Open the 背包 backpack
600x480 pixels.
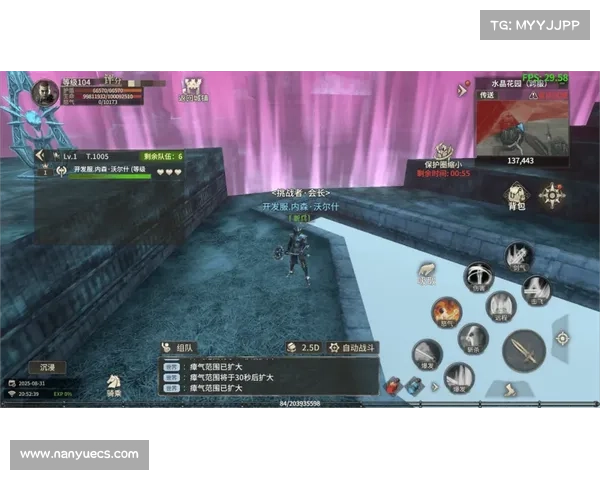[x=516, y=195]
